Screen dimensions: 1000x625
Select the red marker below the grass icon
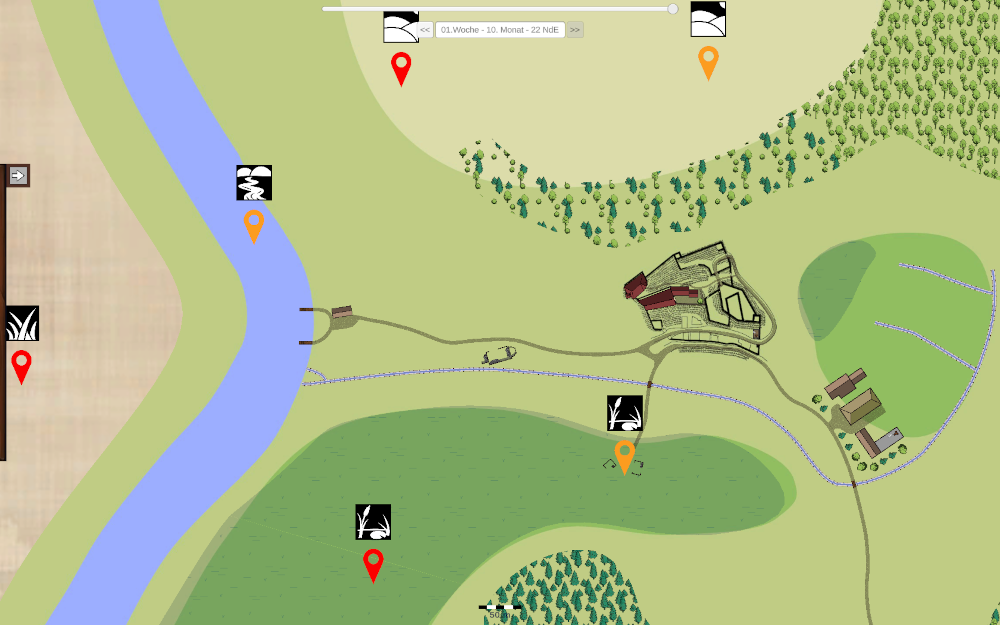pos(21,365)
